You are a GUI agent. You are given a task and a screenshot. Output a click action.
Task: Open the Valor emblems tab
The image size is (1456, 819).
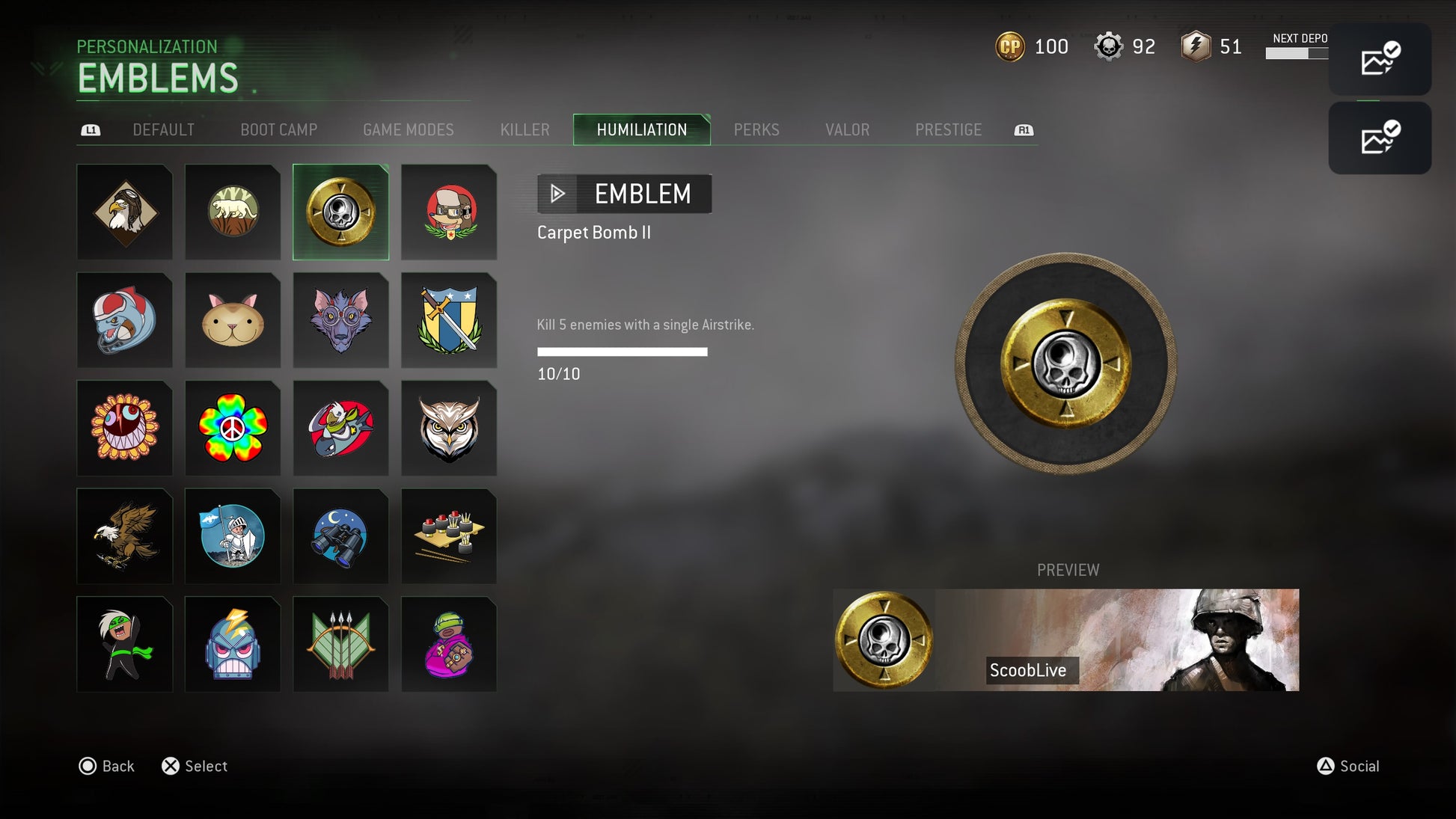(x=847, y=130)
